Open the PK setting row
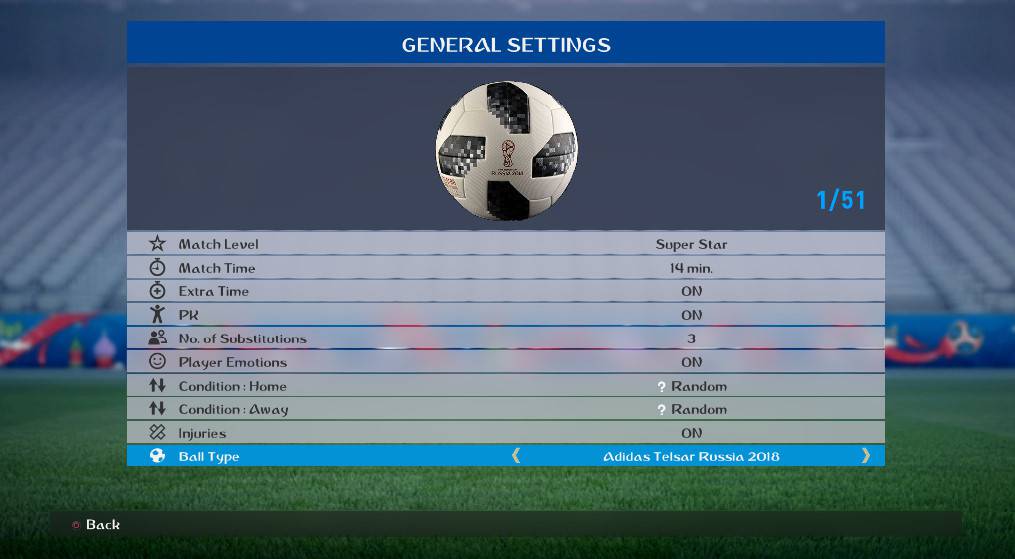Image resolution: width=1015 pixels, height=559 pixels. [x=505, y=315]
